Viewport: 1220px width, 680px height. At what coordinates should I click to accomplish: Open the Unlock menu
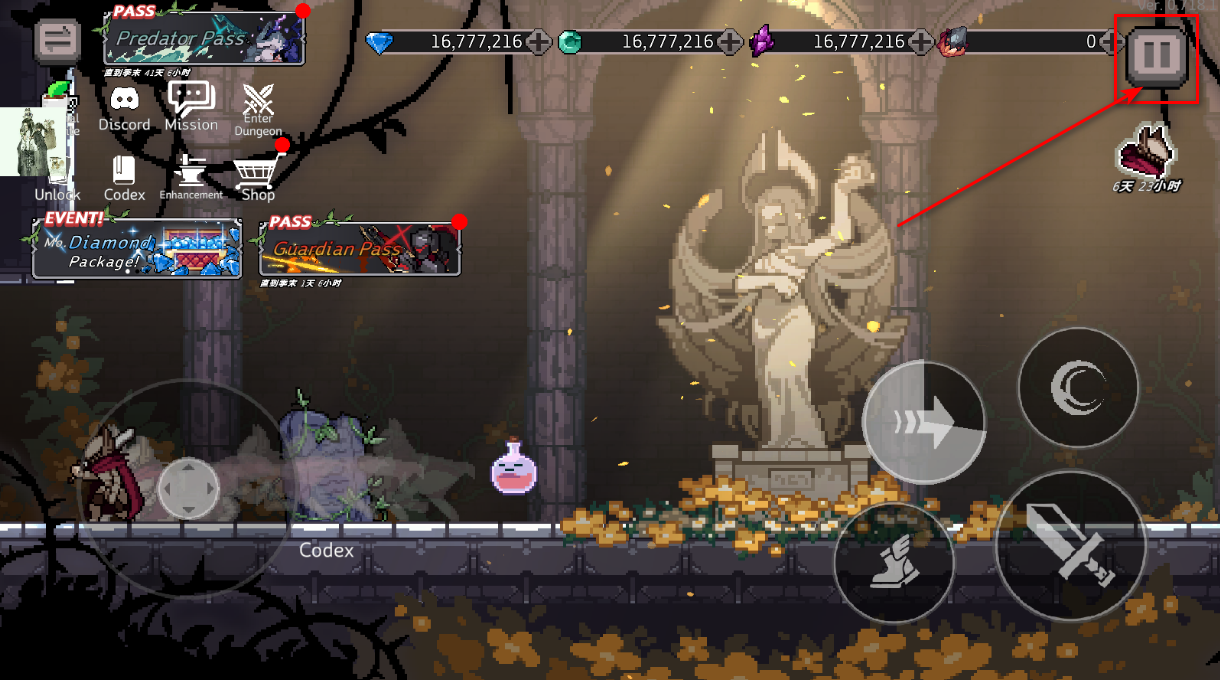[x=57, y=180]
